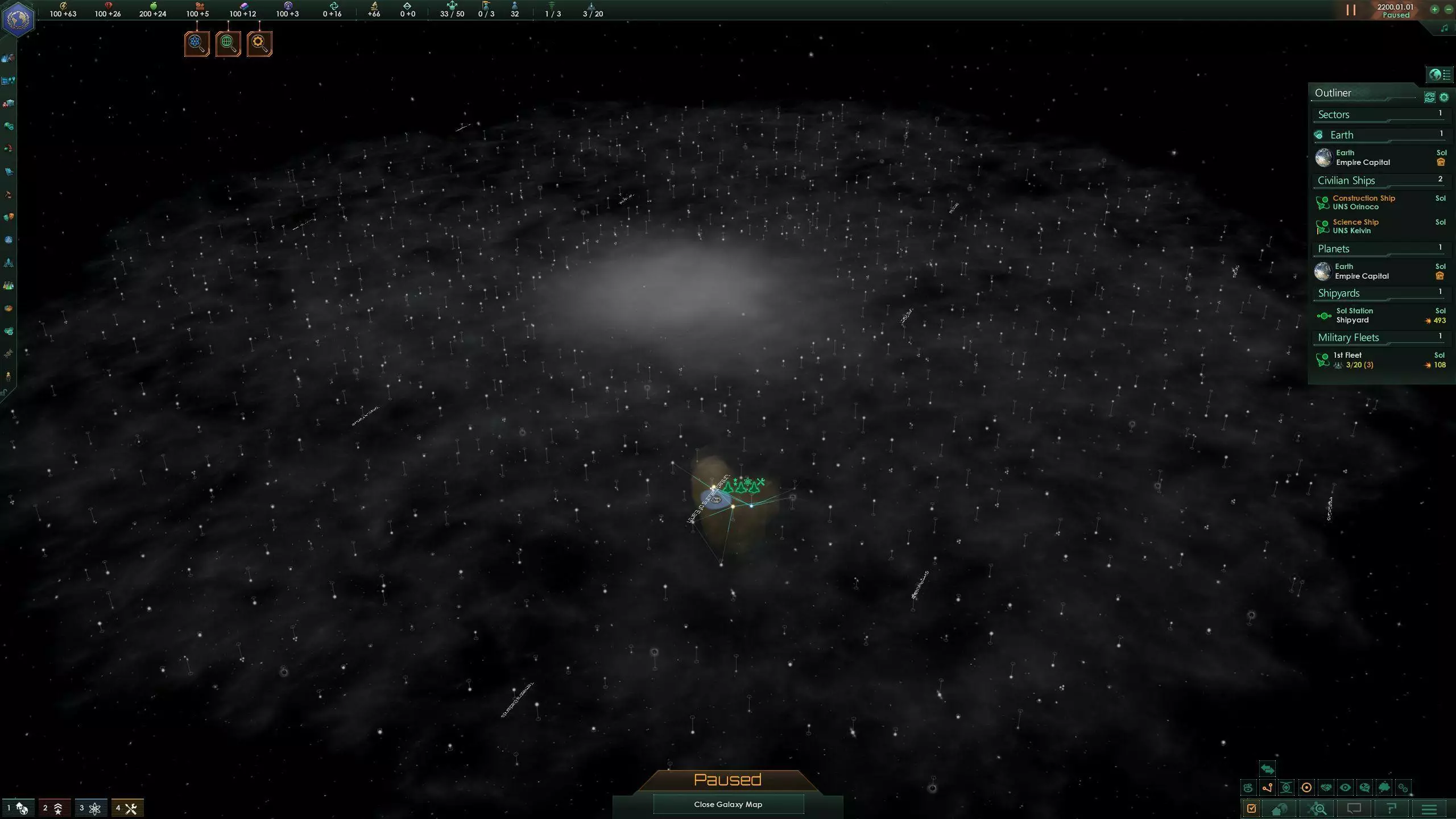
Task: Click the plus to increase game speed
Action: point(1434,10)
